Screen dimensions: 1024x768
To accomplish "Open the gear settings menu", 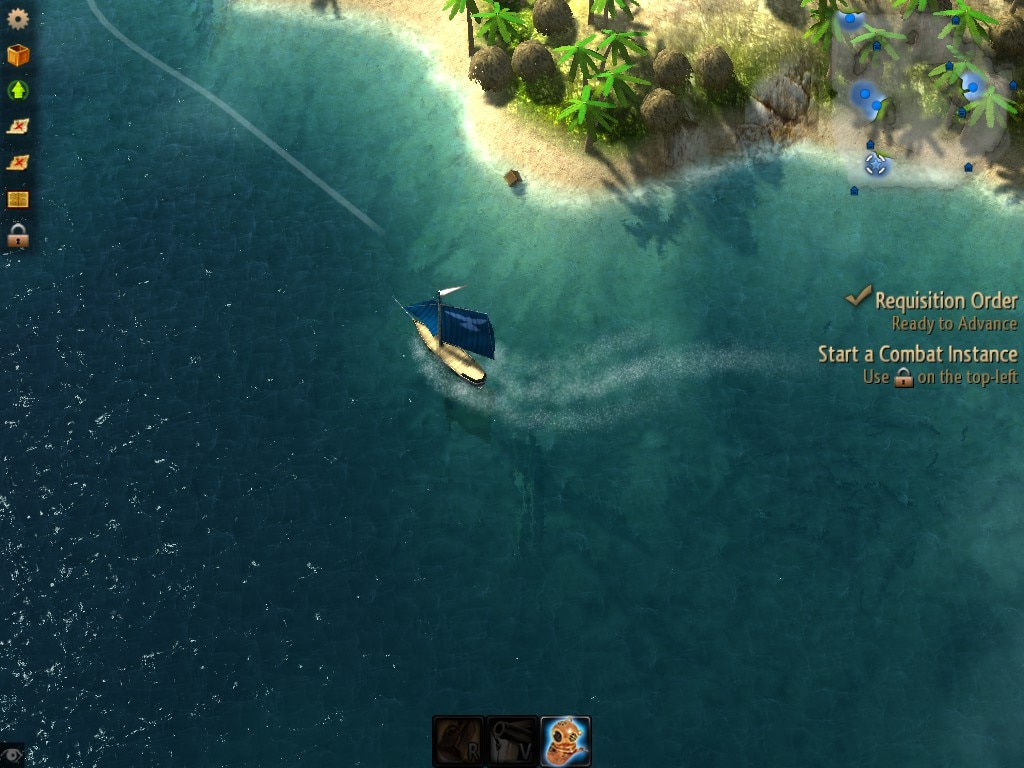I will click(18, 18).
